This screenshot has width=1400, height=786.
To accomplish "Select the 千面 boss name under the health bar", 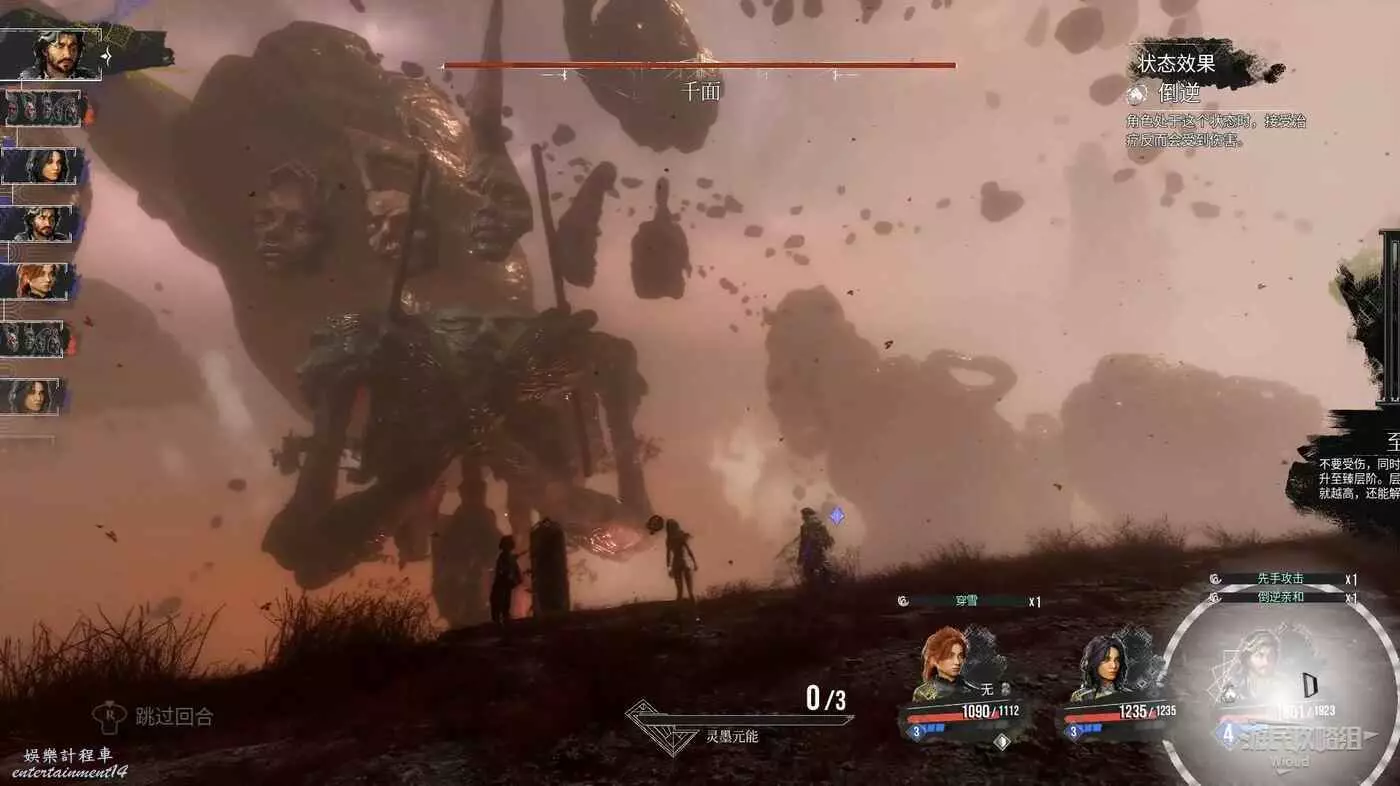I will tap(700, 92).
